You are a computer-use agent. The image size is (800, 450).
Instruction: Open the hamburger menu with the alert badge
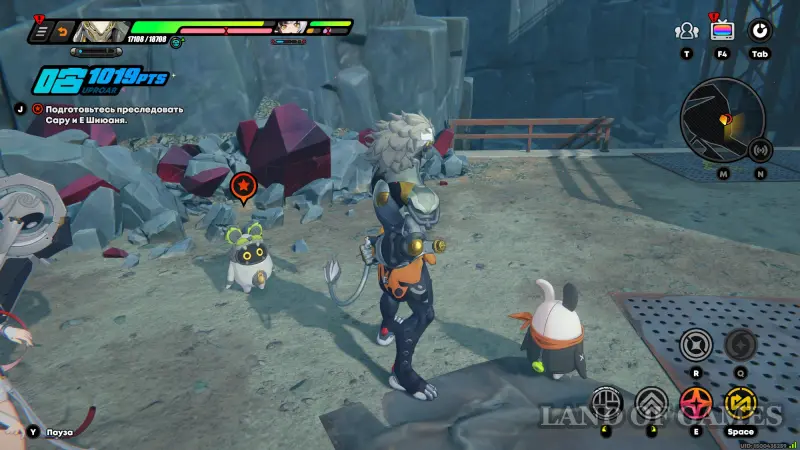(41, 32)
